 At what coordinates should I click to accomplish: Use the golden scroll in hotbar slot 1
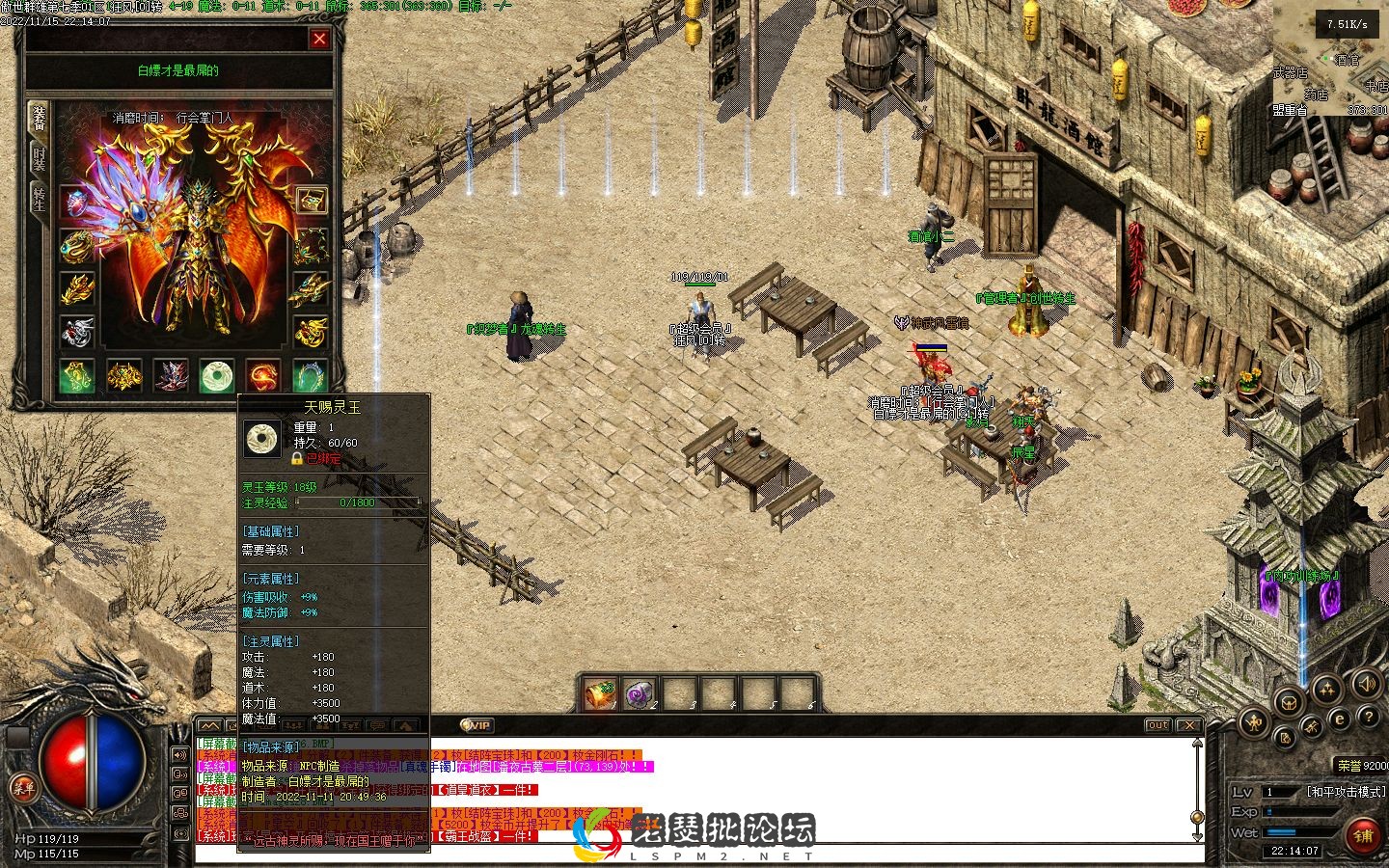coord(600,693)
